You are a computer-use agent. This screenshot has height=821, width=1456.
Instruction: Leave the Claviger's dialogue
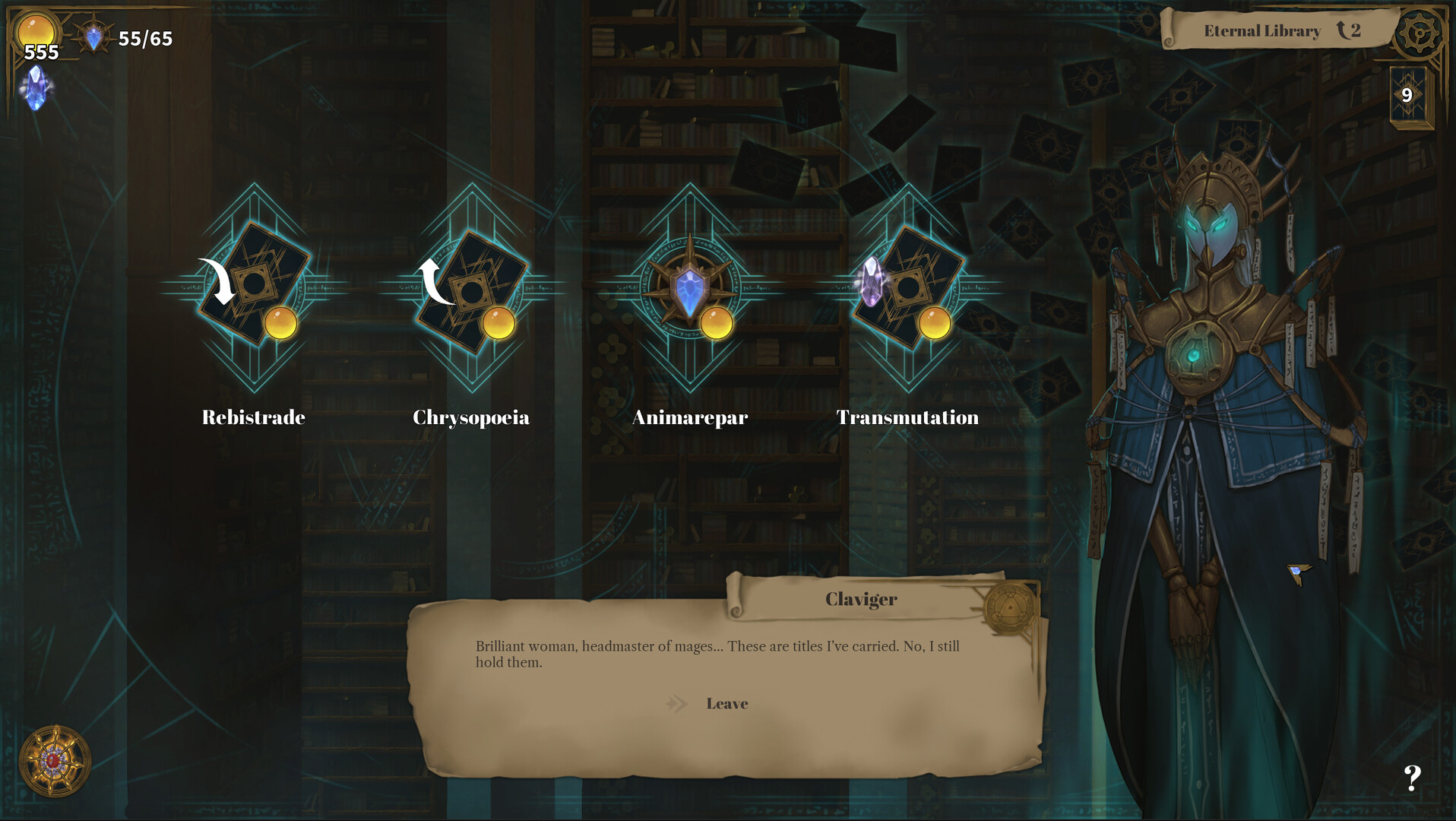point(726,703)
